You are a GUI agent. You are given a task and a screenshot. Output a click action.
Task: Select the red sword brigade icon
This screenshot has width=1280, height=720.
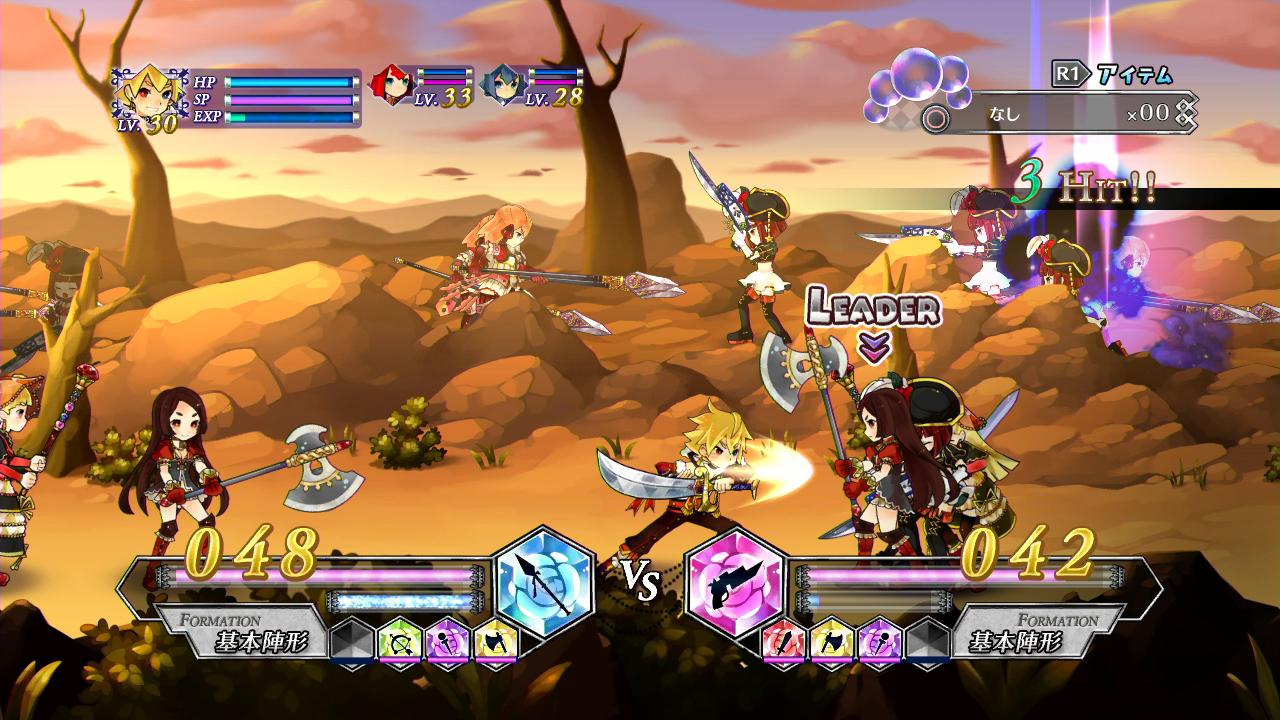[785, 642]
